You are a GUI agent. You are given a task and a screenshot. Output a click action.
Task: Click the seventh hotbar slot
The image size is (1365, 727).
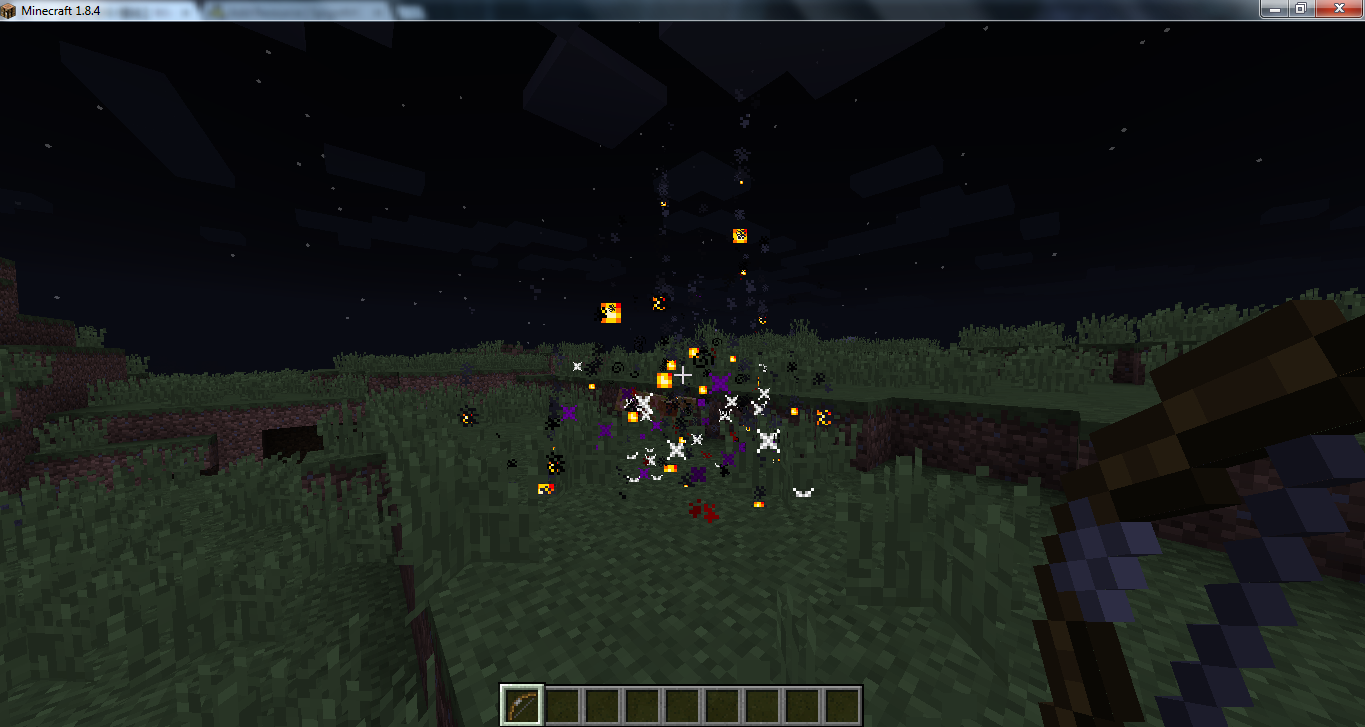click(762, 705)
